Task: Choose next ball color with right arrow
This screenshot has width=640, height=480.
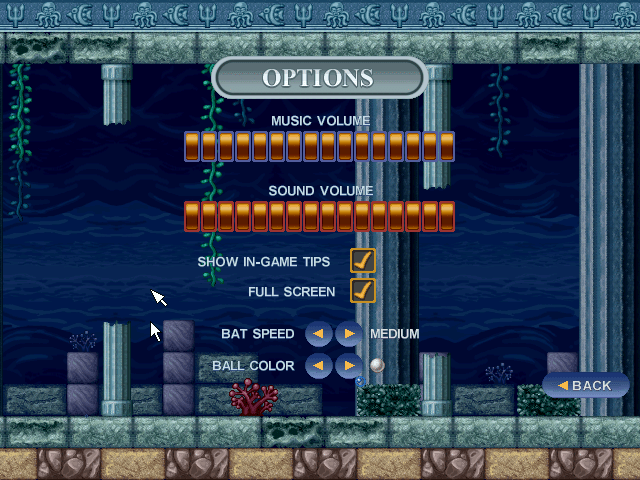Action: pos(348,366)
